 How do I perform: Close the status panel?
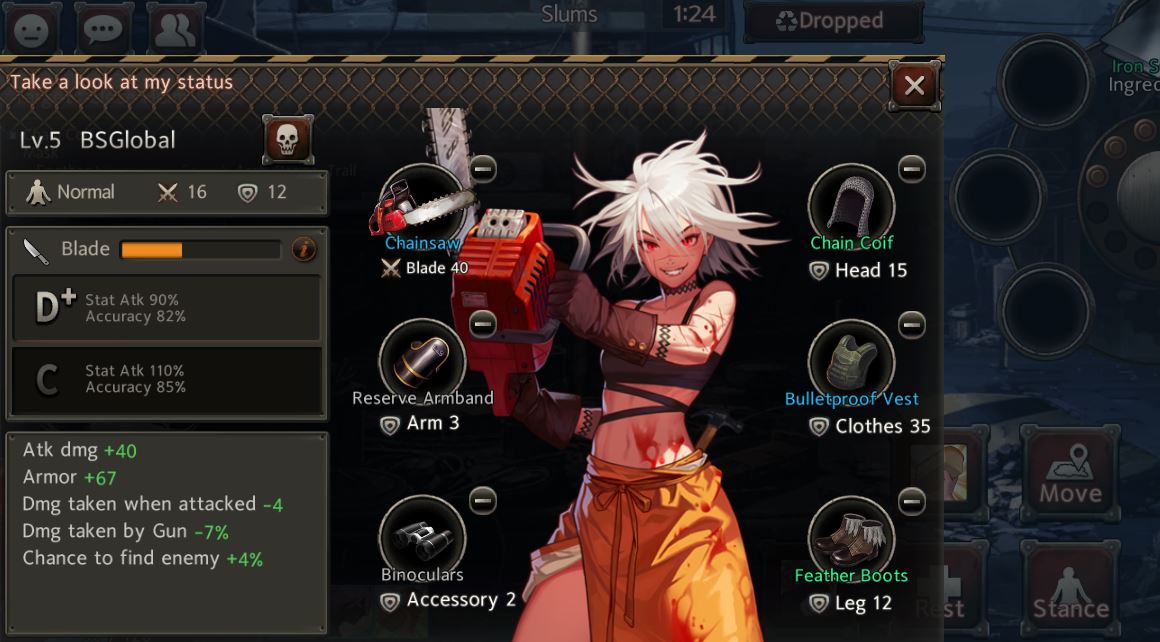coord(914,86)
